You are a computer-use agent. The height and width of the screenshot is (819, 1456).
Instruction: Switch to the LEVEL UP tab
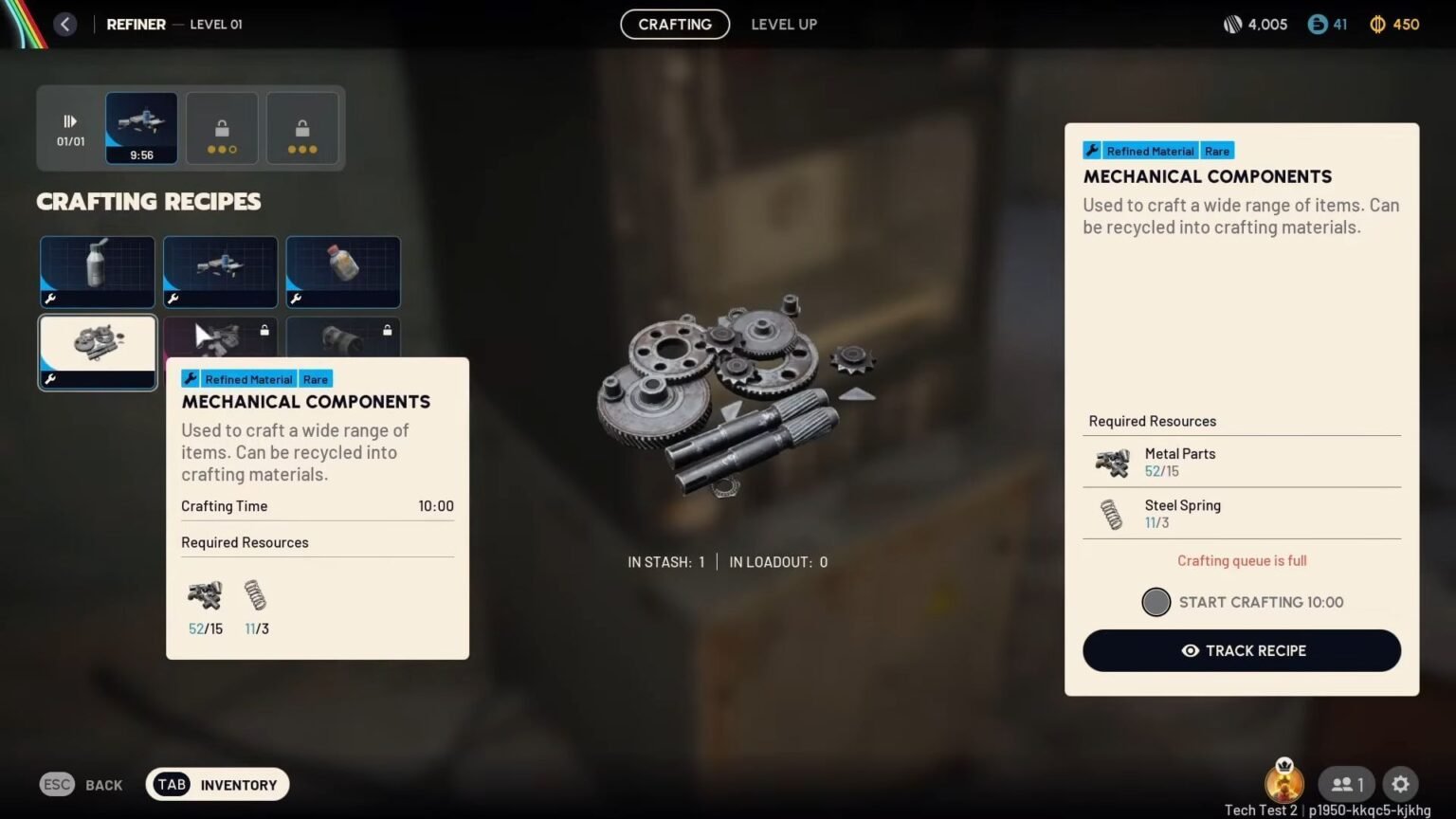coord(784,24)
